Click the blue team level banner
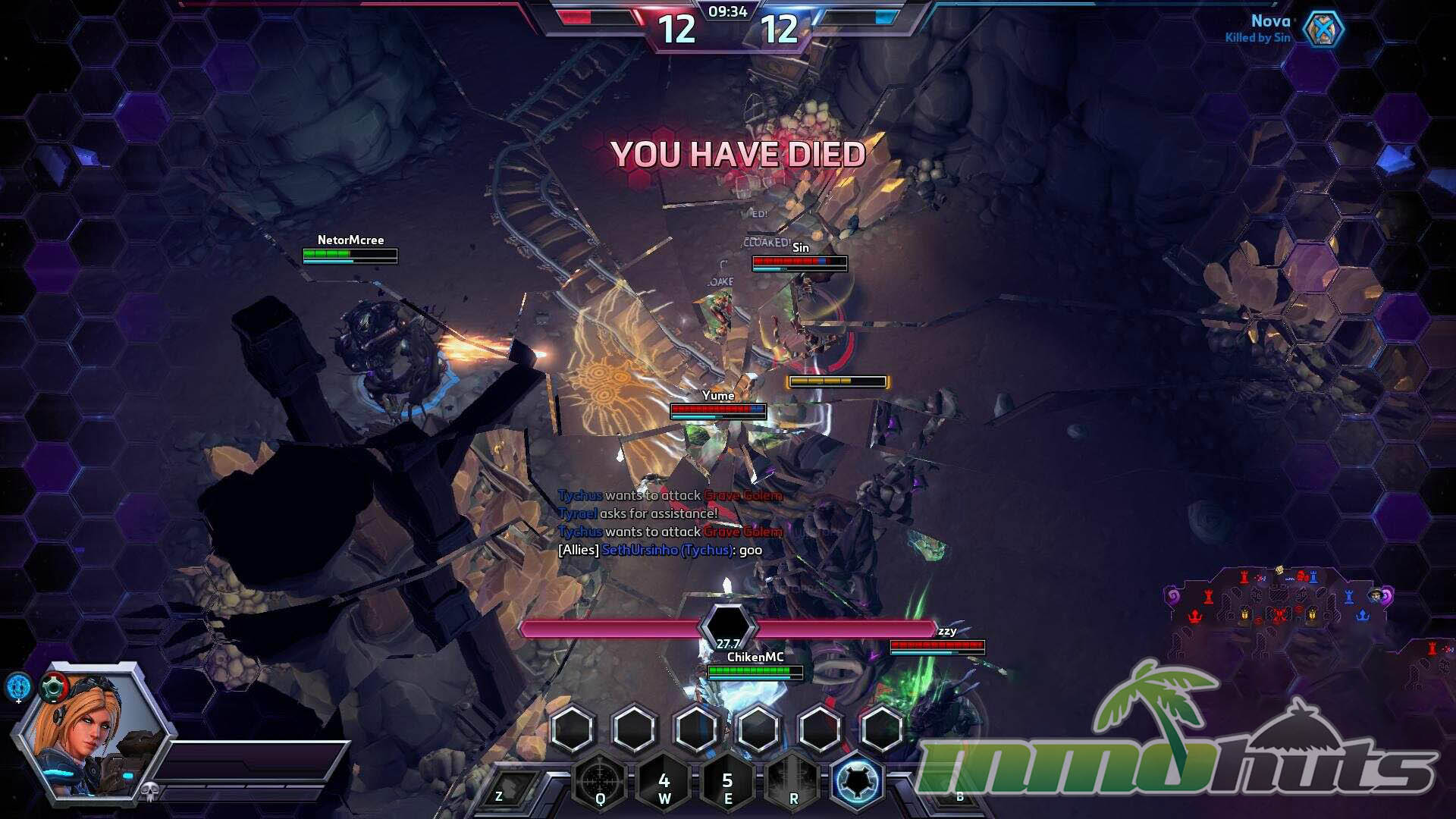The height and width of the screenshot is (819, 1456). click(x=779, y=30)
